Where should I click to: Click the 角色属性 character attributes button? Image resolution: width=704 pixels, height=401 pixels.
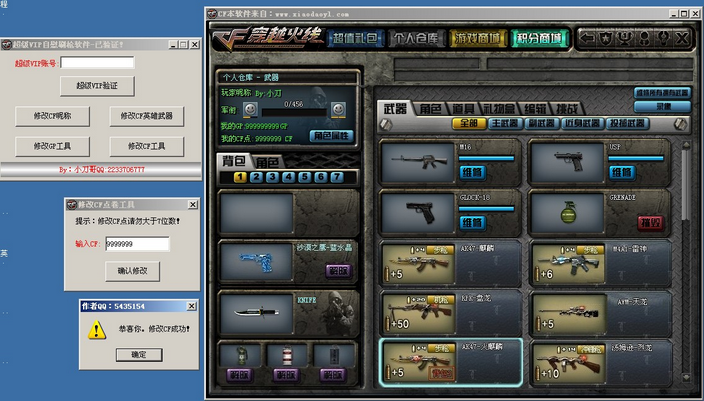333,135
